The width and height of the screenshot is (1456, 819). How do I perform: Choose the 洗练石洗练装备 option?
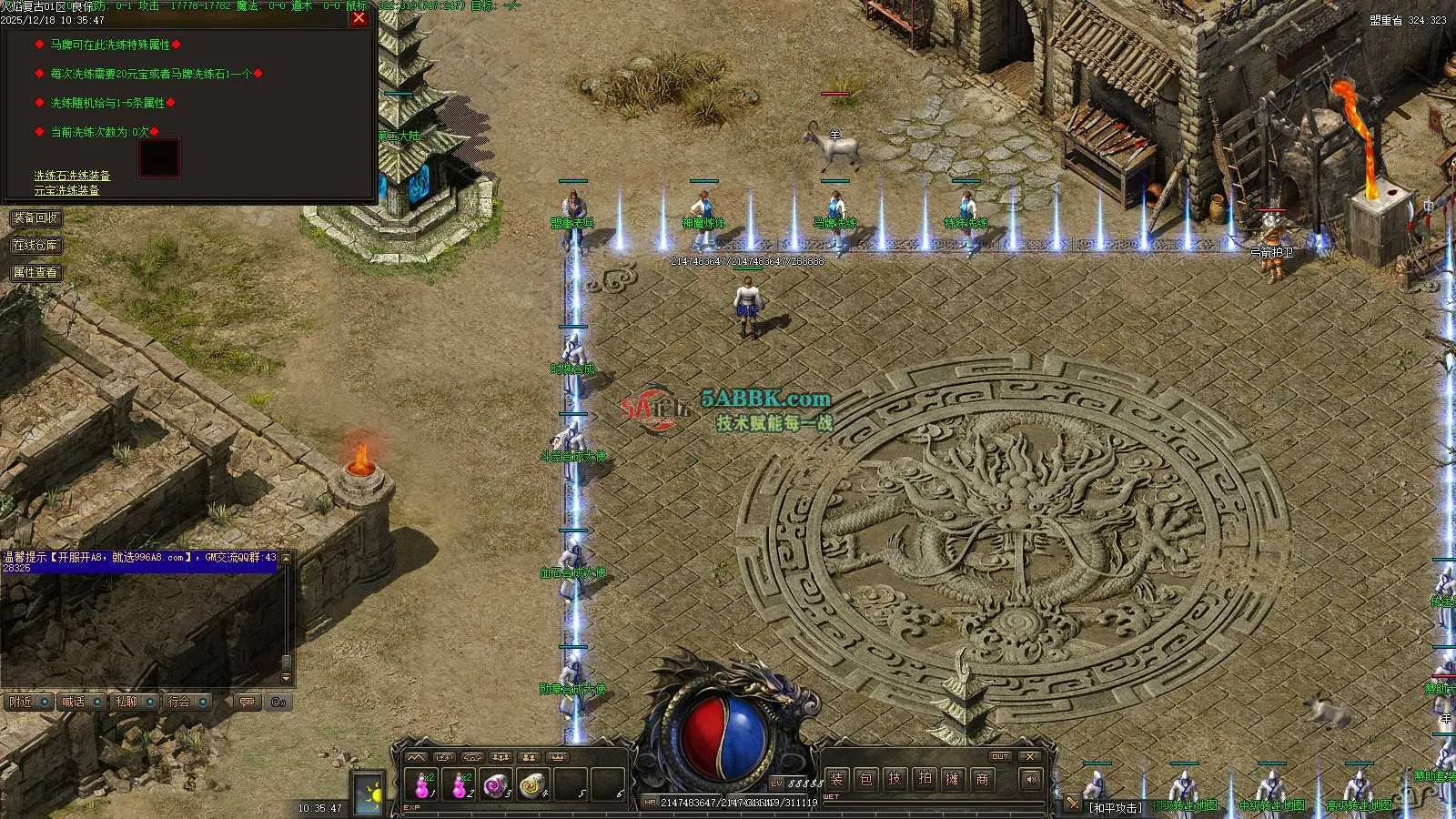(x=72, y=176)
